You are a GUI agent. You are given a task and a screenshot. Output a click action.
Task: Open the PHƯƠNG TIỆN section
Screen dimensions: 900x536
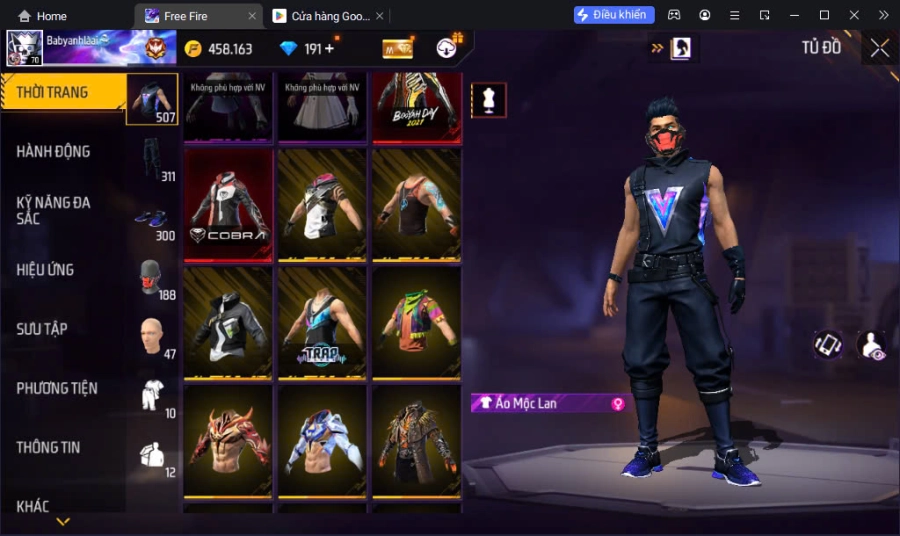pos(58,388)
